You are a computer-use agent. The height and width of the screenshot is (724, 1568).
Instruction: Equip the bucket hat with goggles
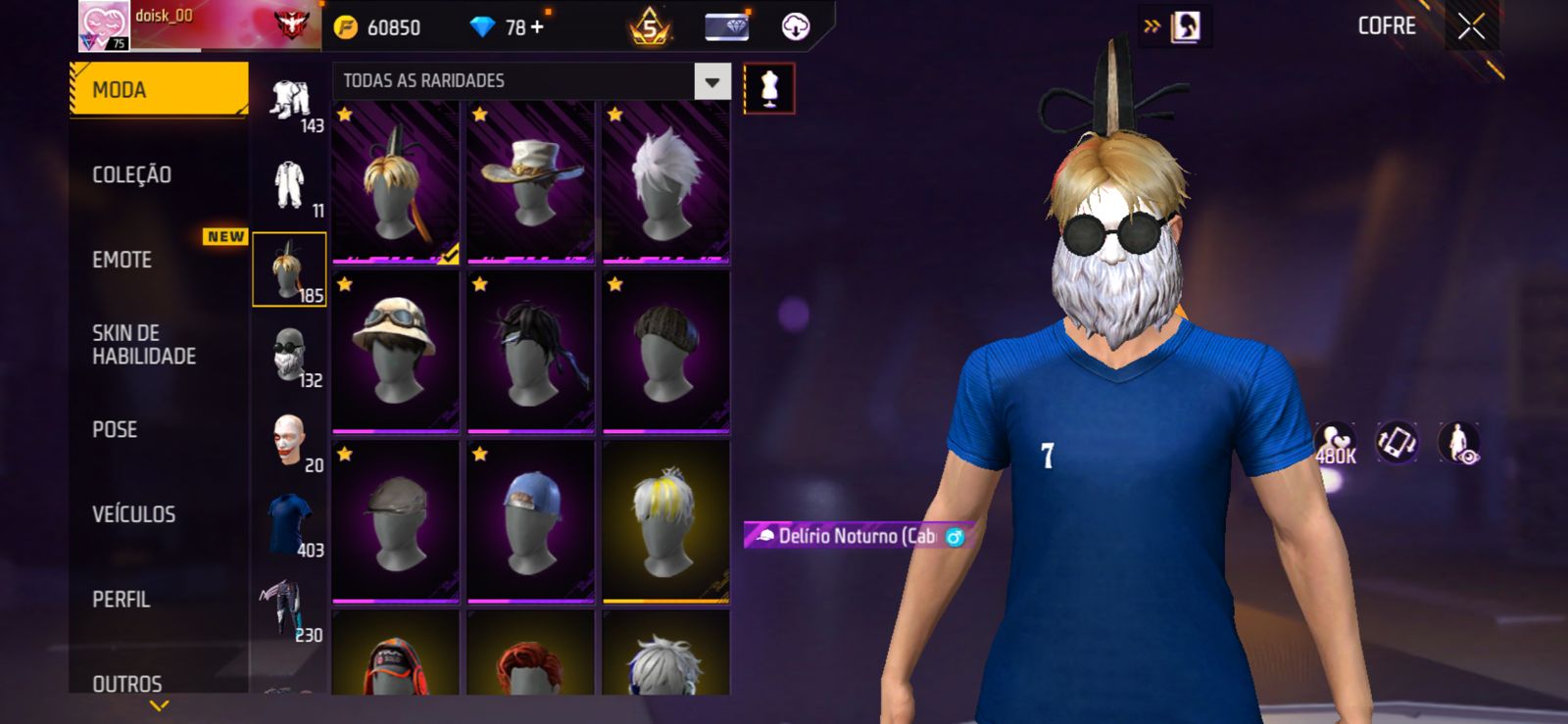pos(395,351)
